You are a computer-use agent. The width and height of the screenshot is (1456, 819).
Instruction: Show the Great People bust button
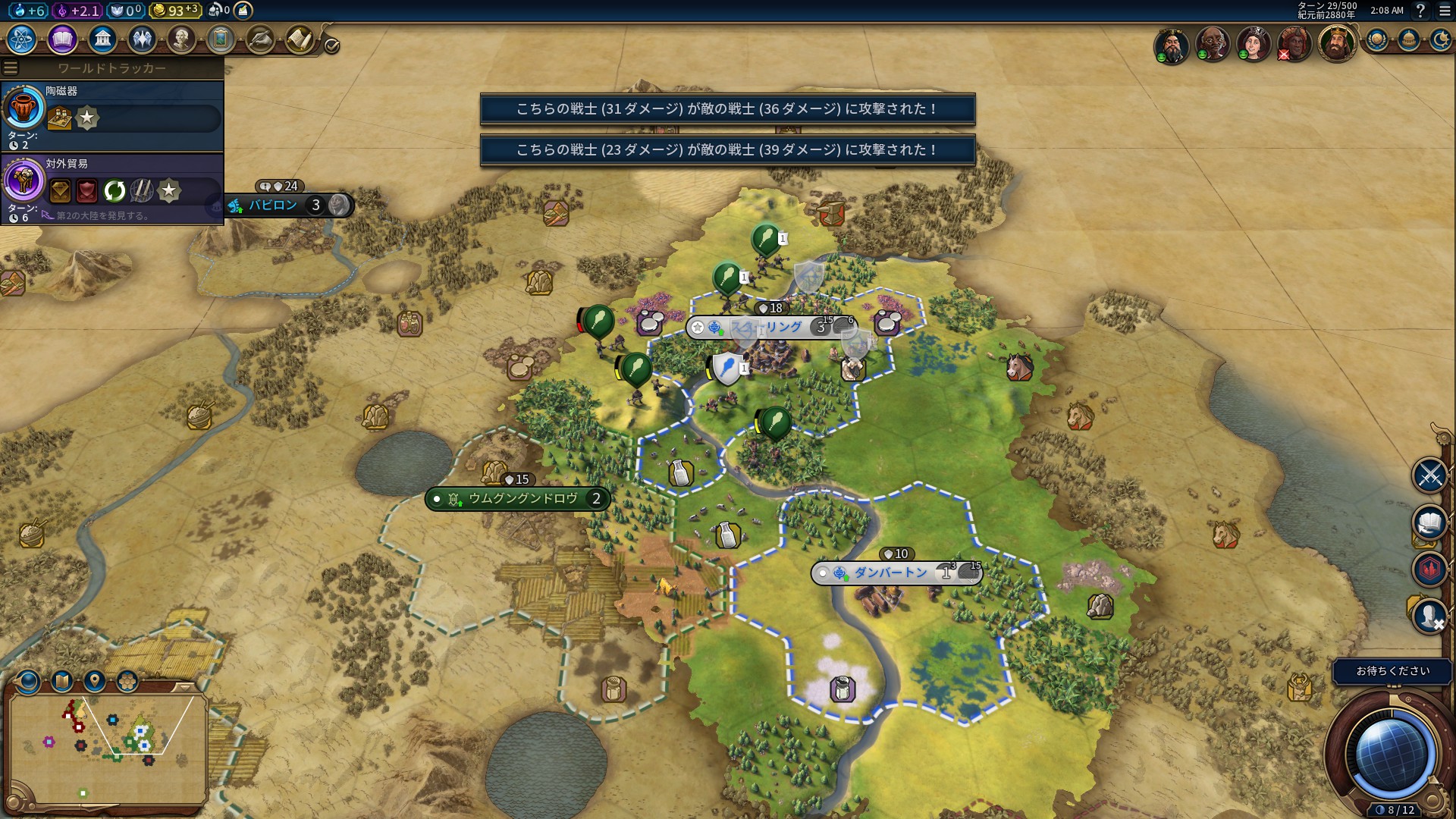click(181, 39)
